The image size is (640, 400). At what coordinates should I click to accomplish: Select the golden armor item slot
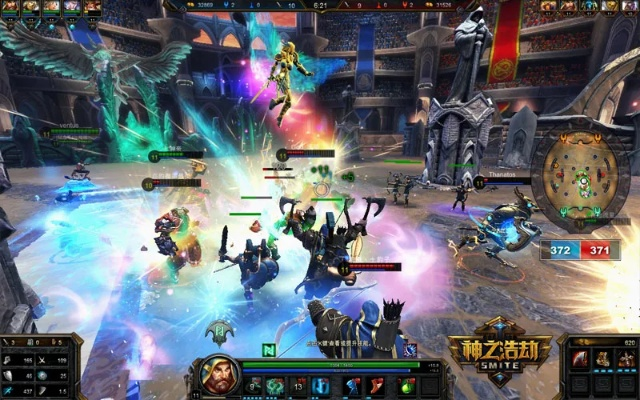(x=603, y=359)
